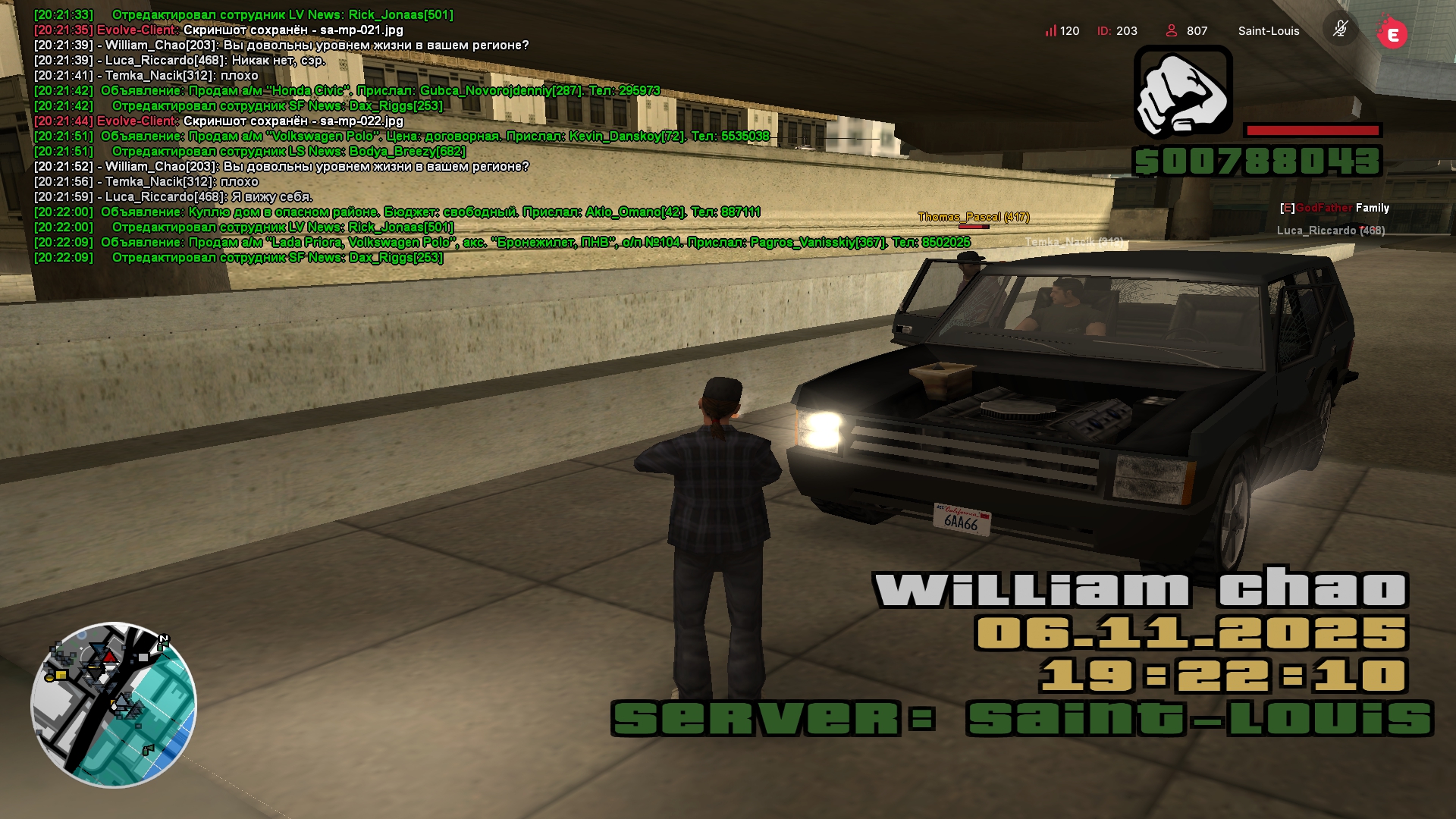1456x819 pixels.
Task: Toggle the muted microphone icon
Action: [1340, 30]
